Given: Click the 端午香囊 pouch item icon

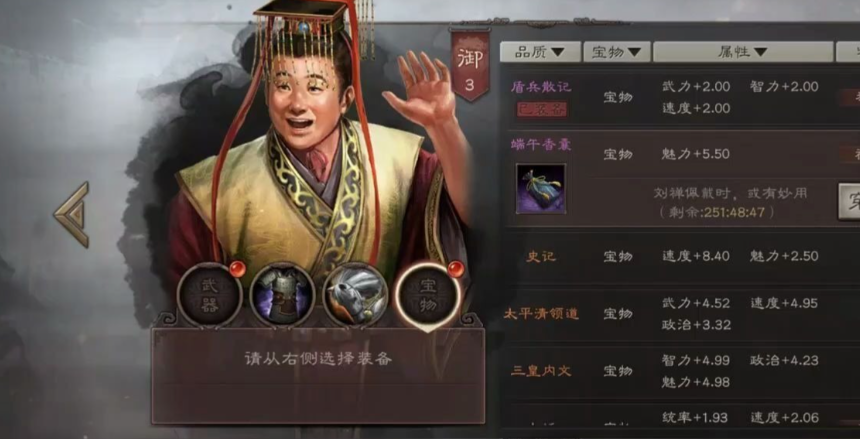Looking at the screenshot, I should coord(540,189).
